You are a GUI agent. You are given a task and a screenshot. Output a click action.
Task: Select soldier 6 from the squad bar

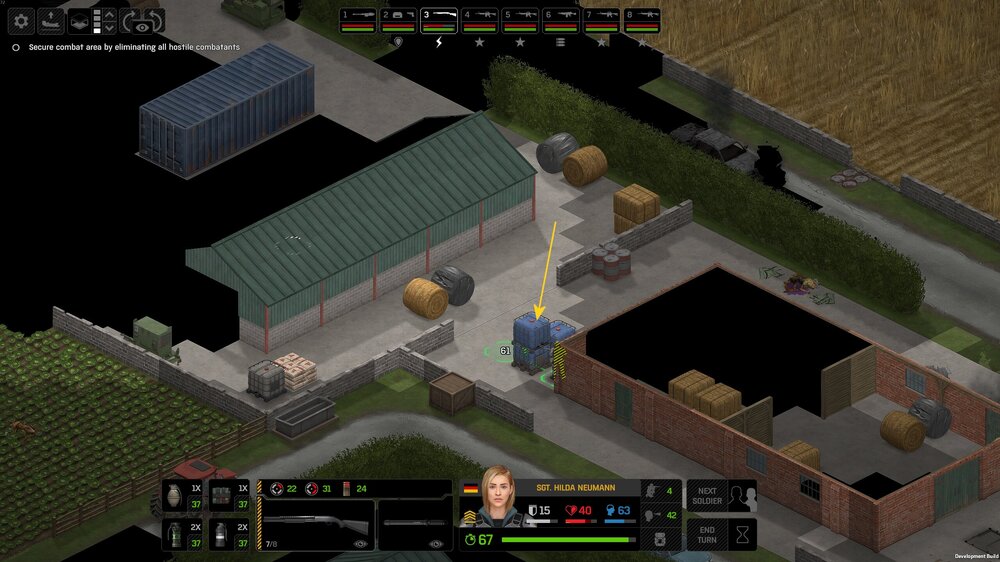[561, 20]
